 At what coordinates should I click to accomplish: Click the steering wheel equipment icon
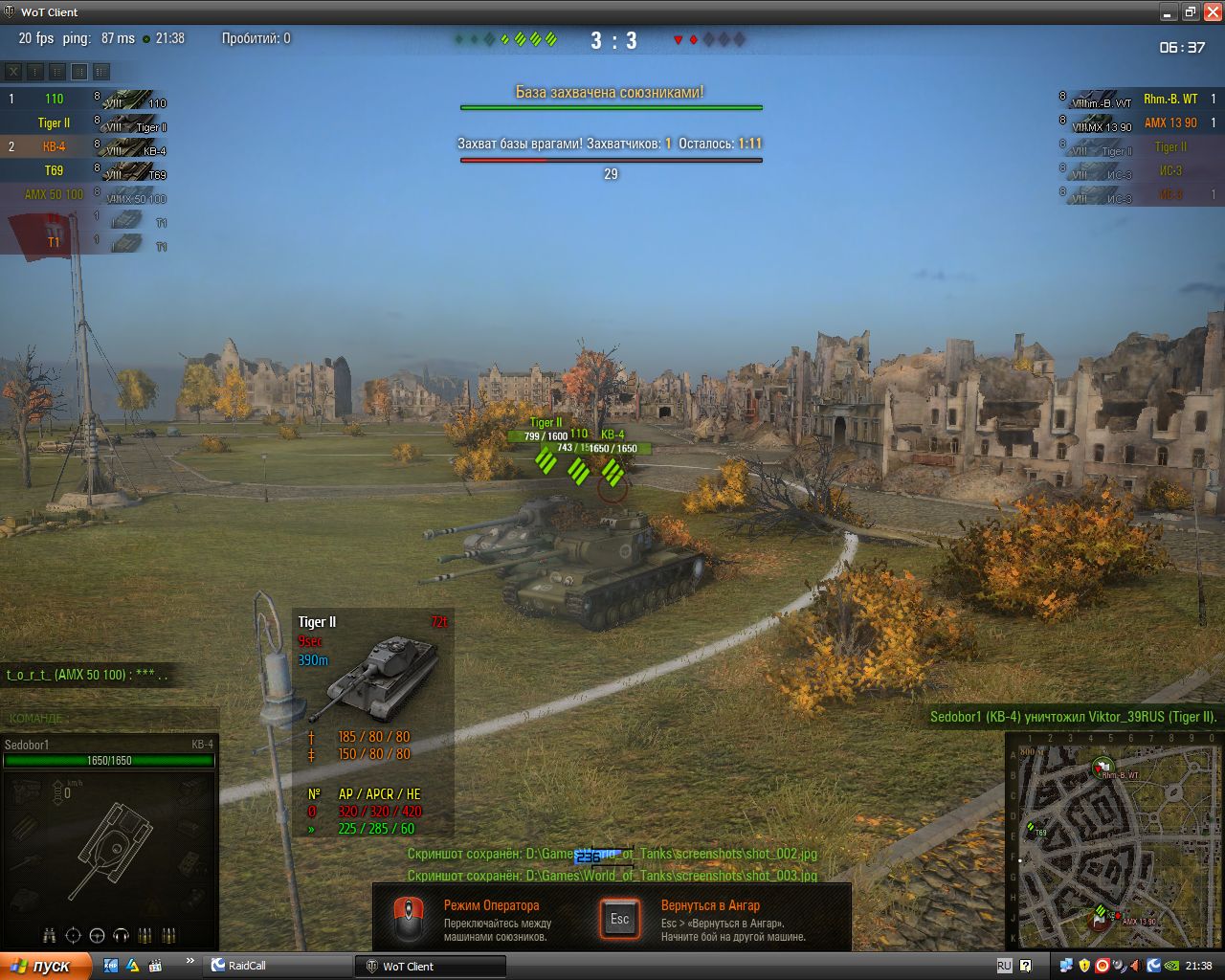pyautogui.click(x=97, y=935)
